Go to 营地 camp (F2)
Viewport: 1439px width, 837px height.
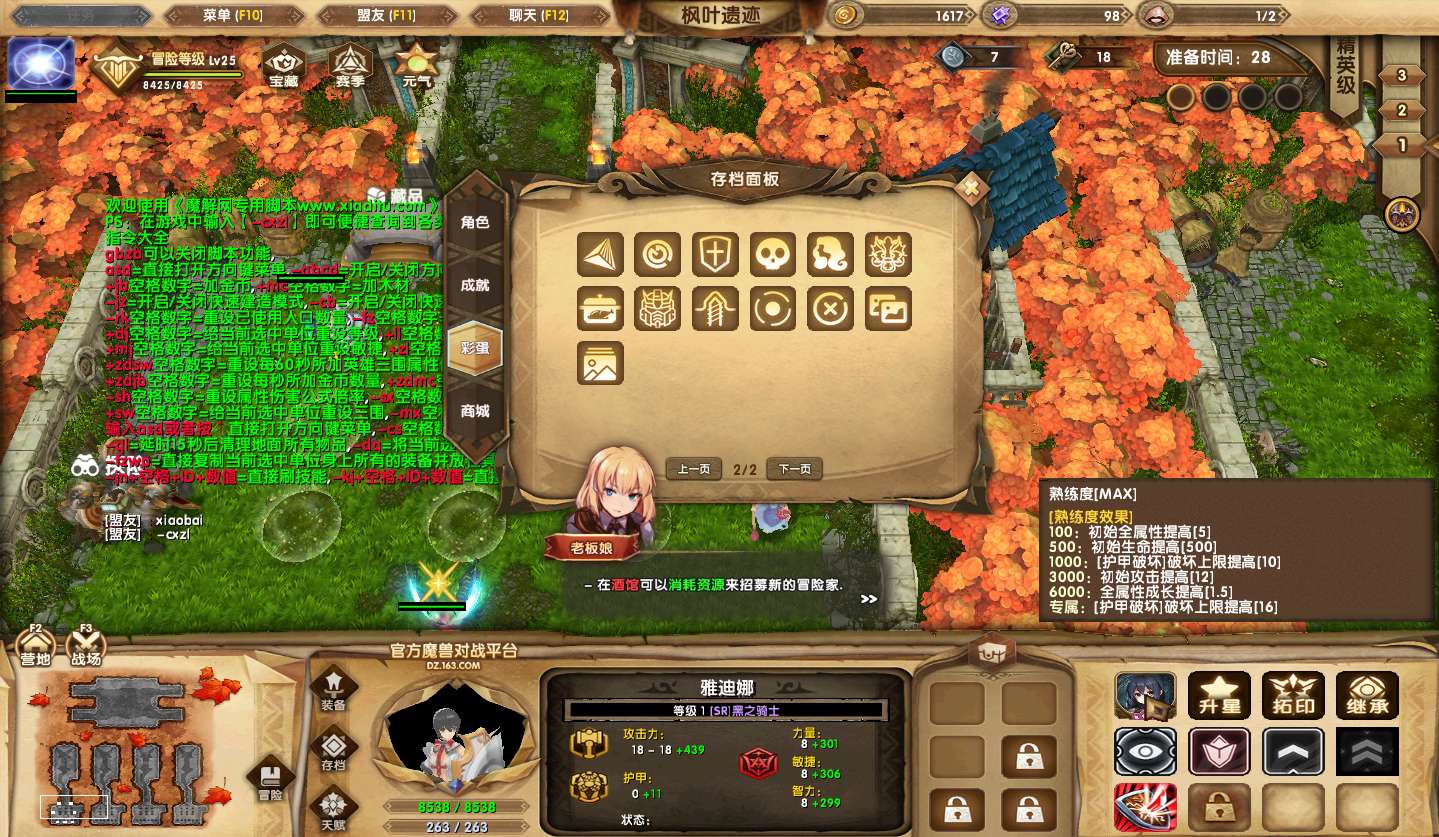coord(36,649)
